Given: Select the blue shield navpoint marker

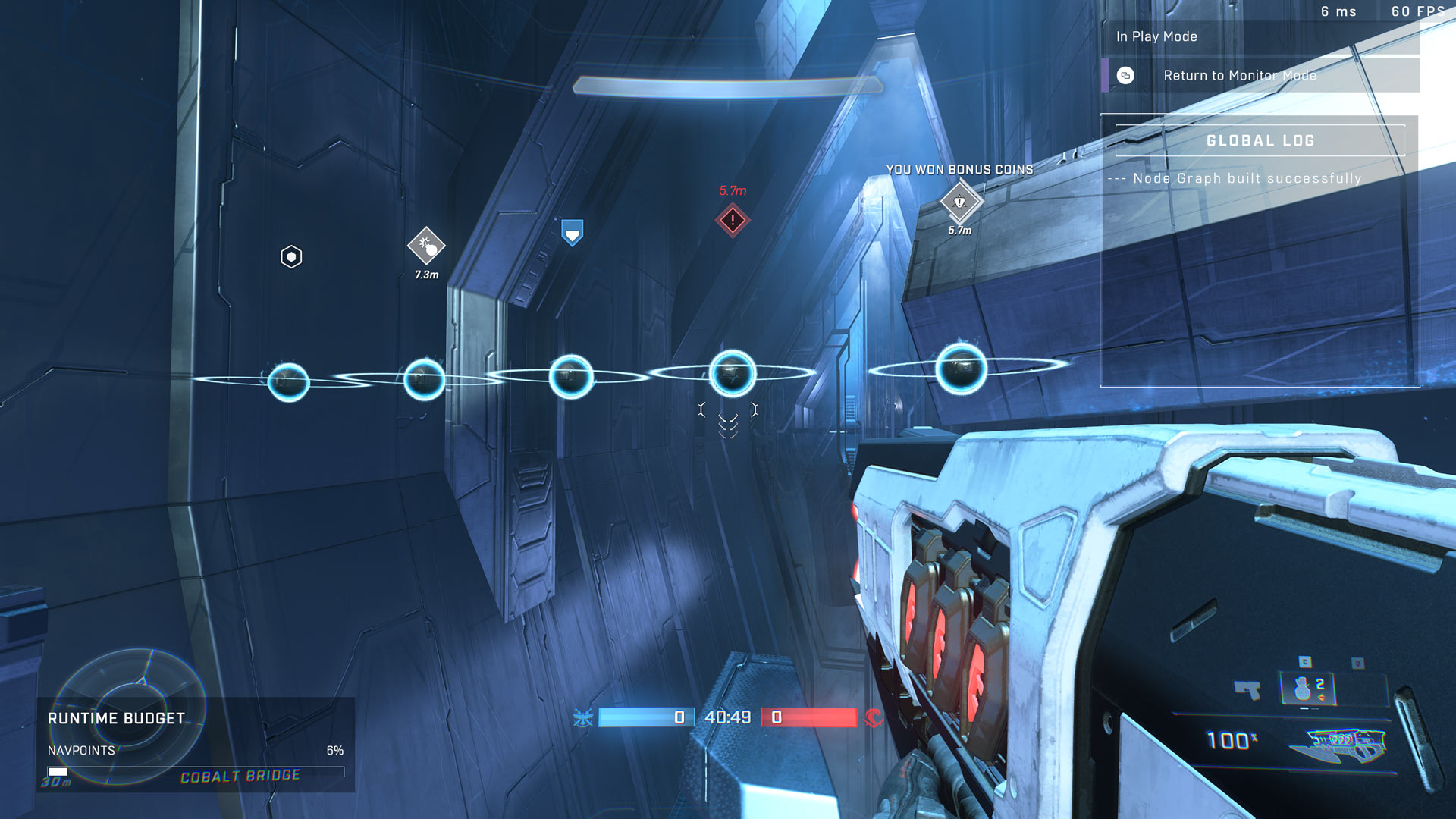Looking at the screenshot, I should pos(571,233).
